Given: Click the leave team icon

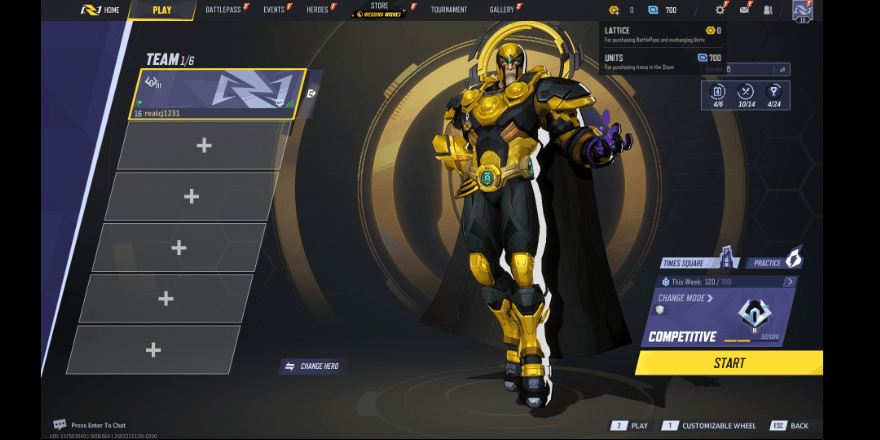Looking at the screenshot, I should coord(312,94).
